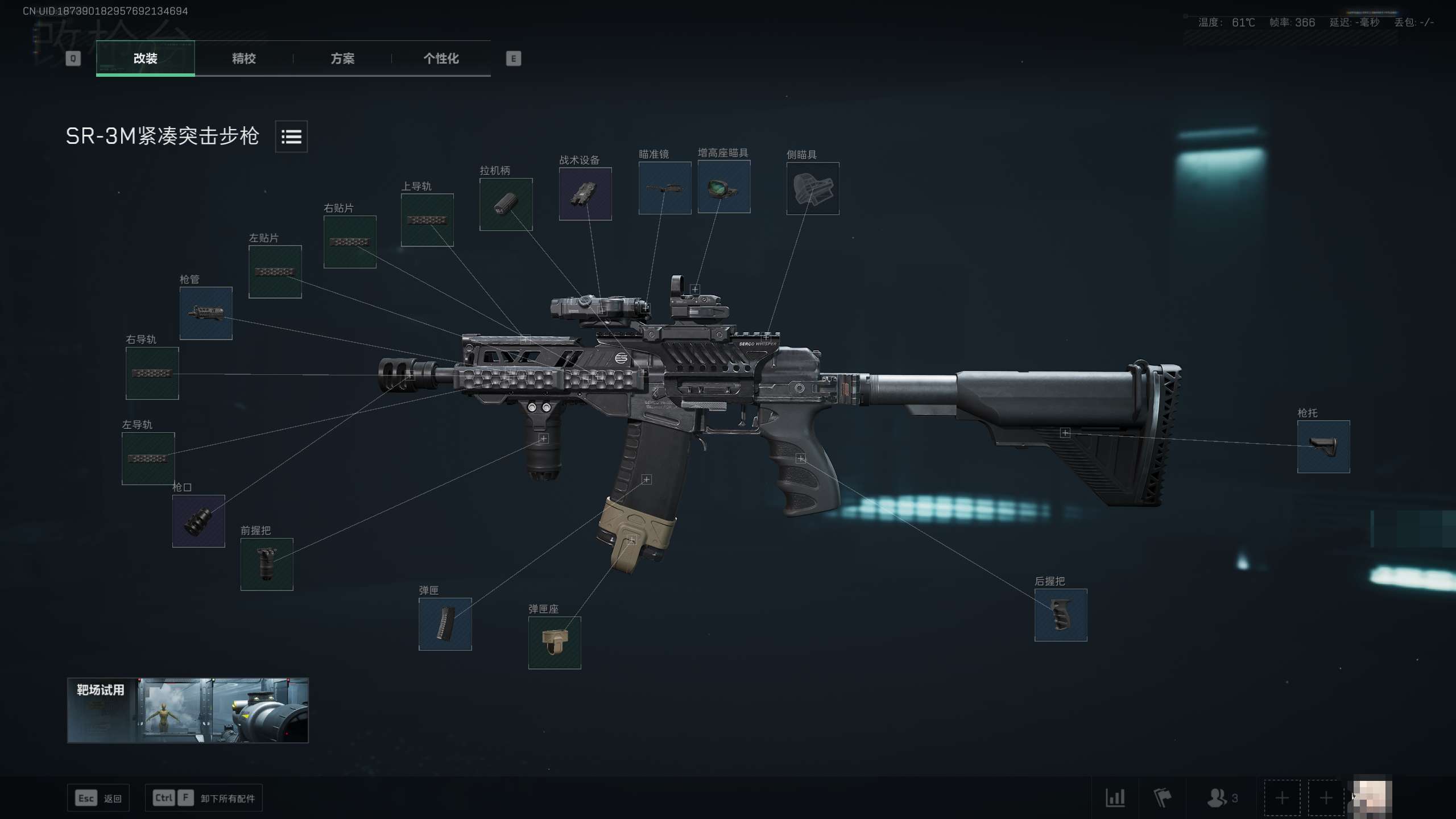
Task: Open the 弹匣座 magazine well slot
Action: [x=555, y=643]
